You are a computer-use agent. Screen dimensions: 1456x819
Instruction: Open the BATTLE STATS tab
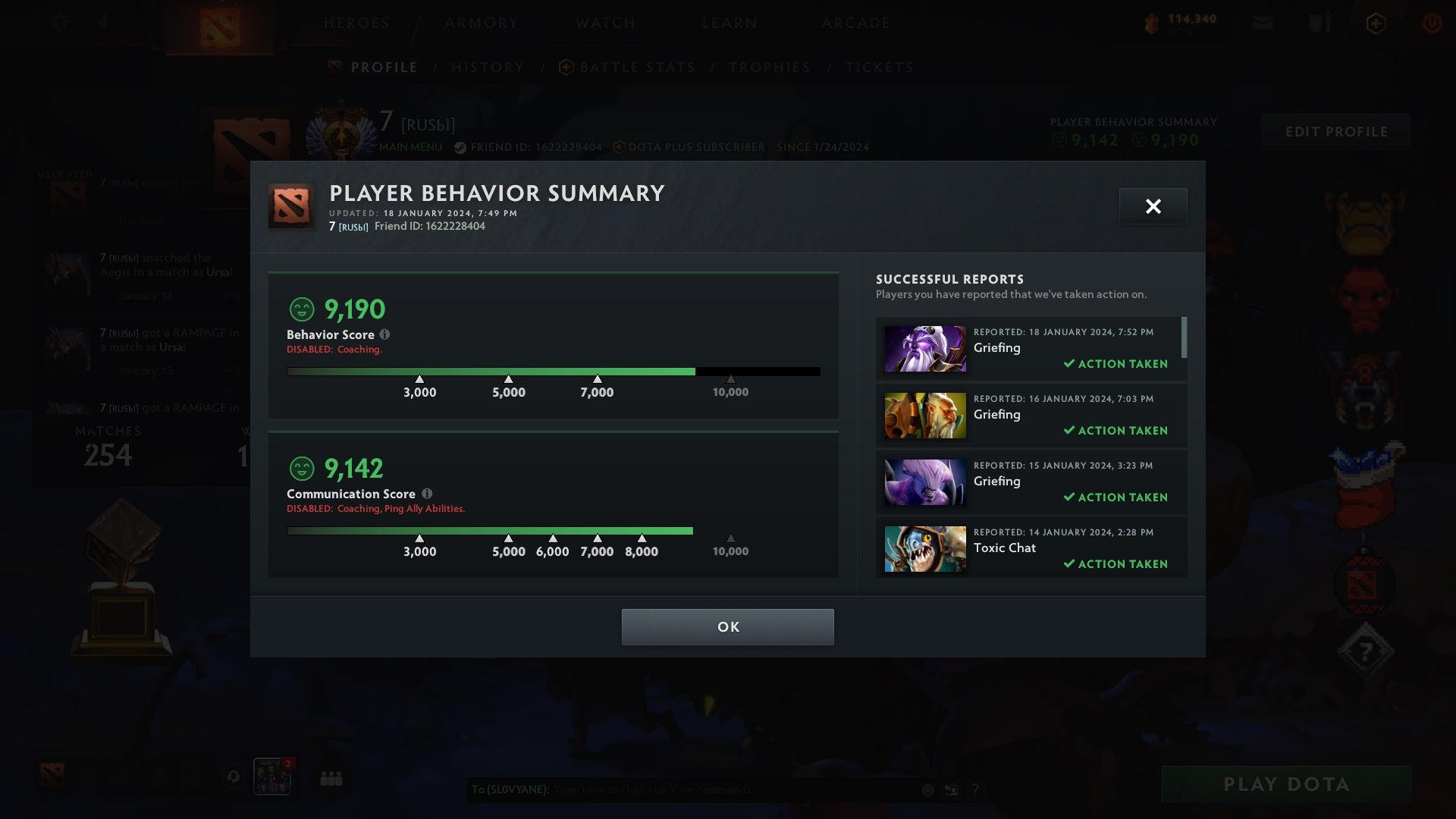pos(637,67)
